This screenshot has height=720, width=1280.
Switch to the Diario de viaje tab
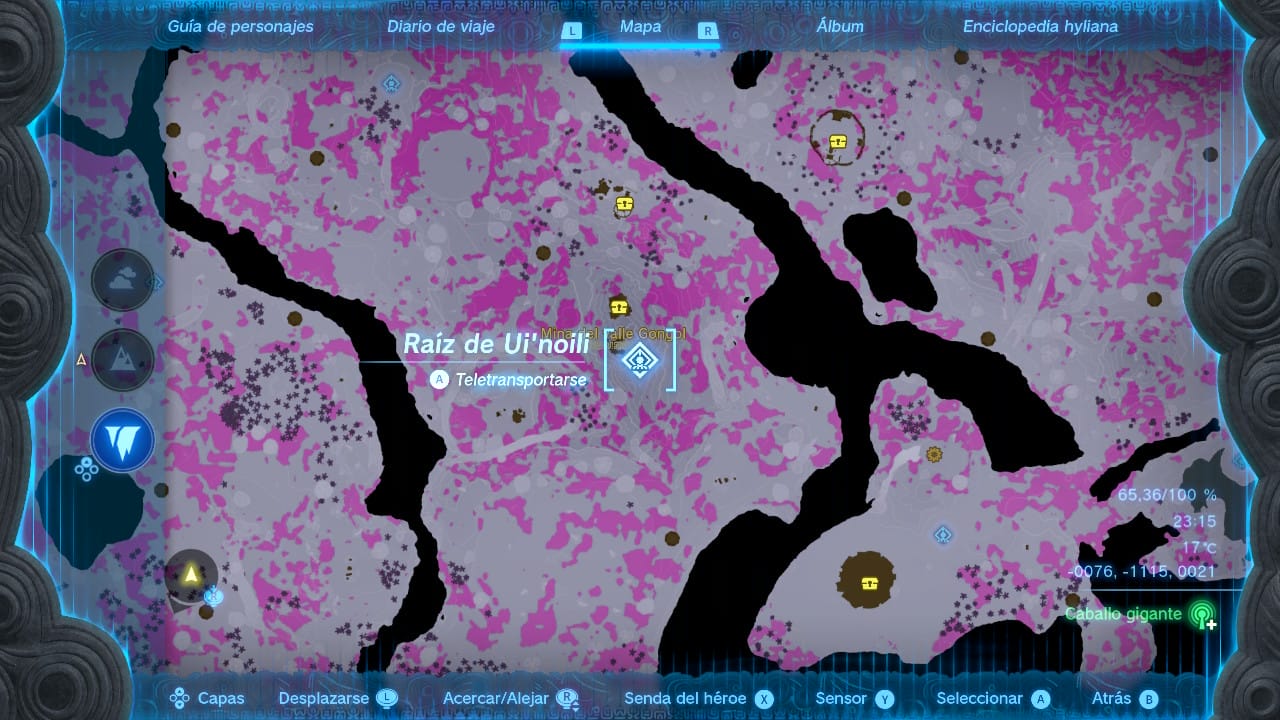(x=441, y=27)
